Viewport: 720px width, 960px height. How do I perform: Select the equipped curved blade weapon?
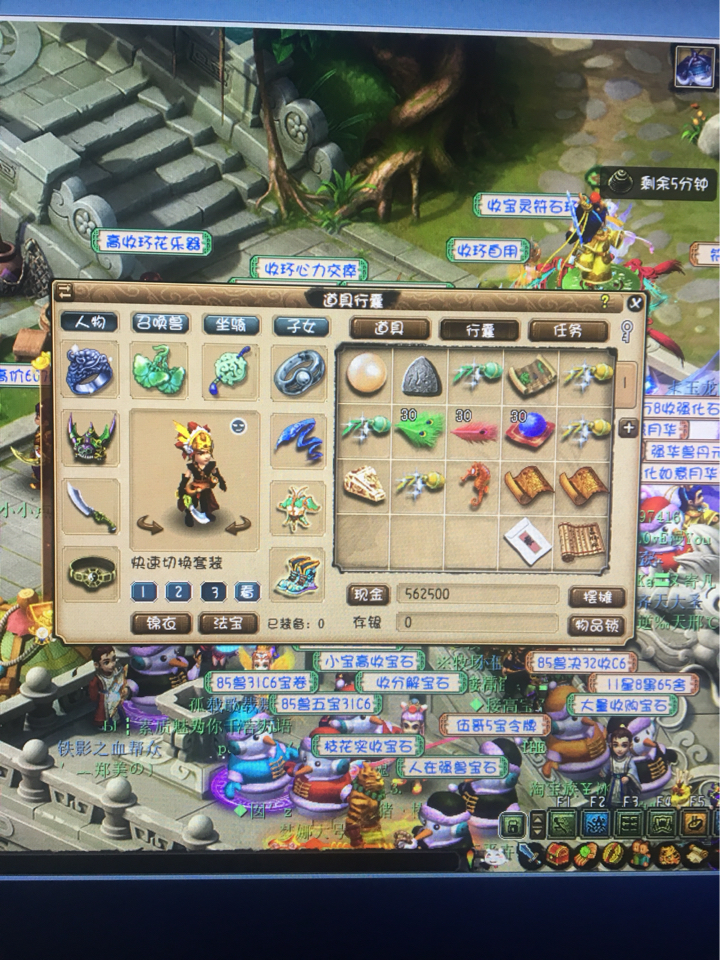pyautogui.click(x=90, y=506)
